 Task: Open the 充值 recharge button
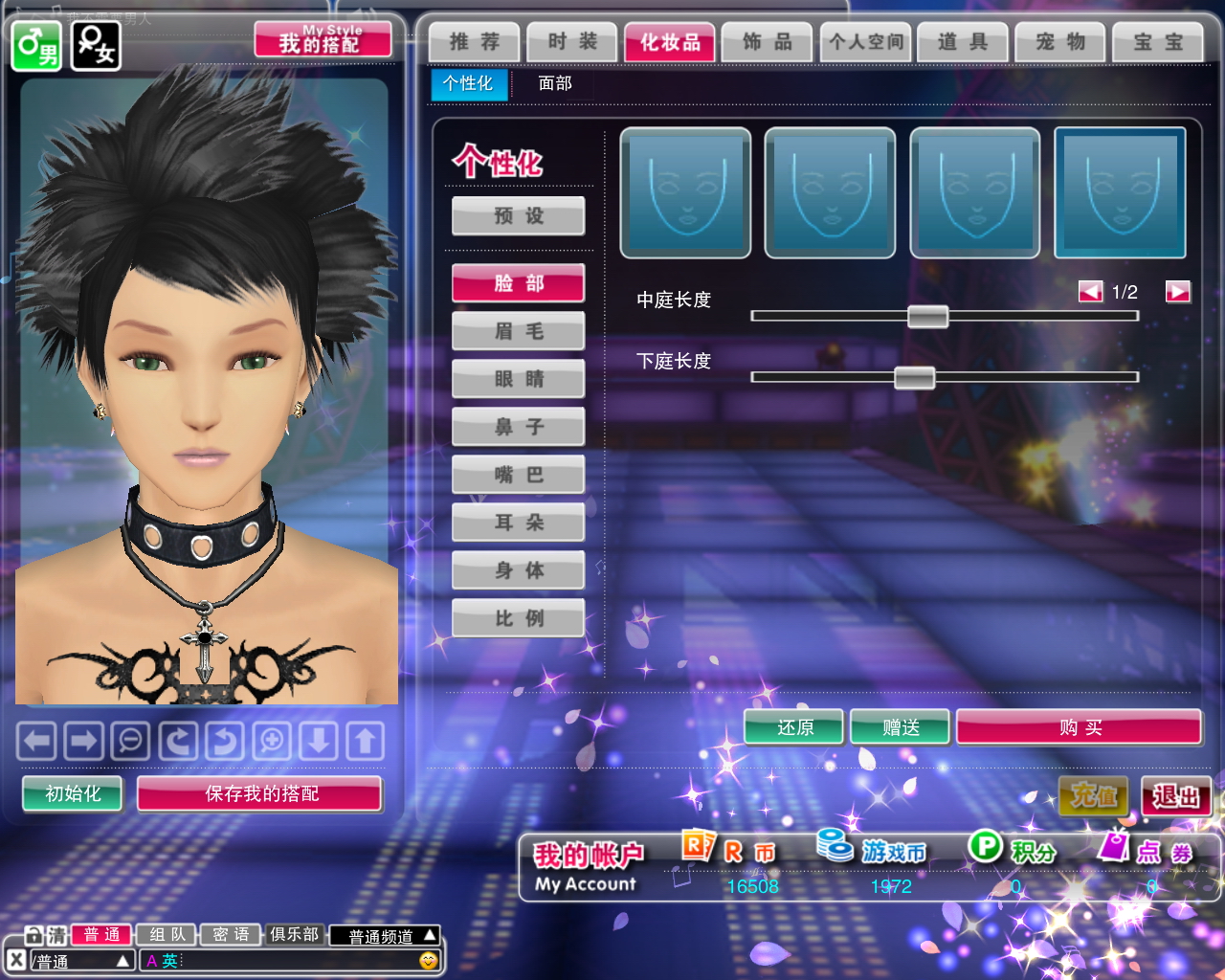click(x=1094, y=796)
